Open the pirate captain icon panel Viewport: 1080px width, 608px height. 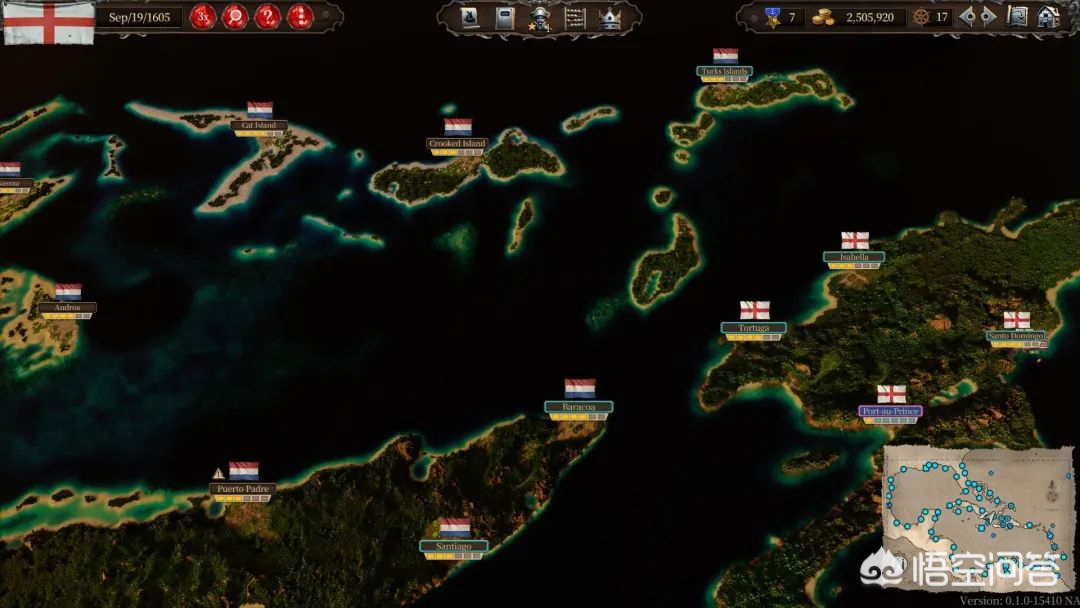[539, 18]
